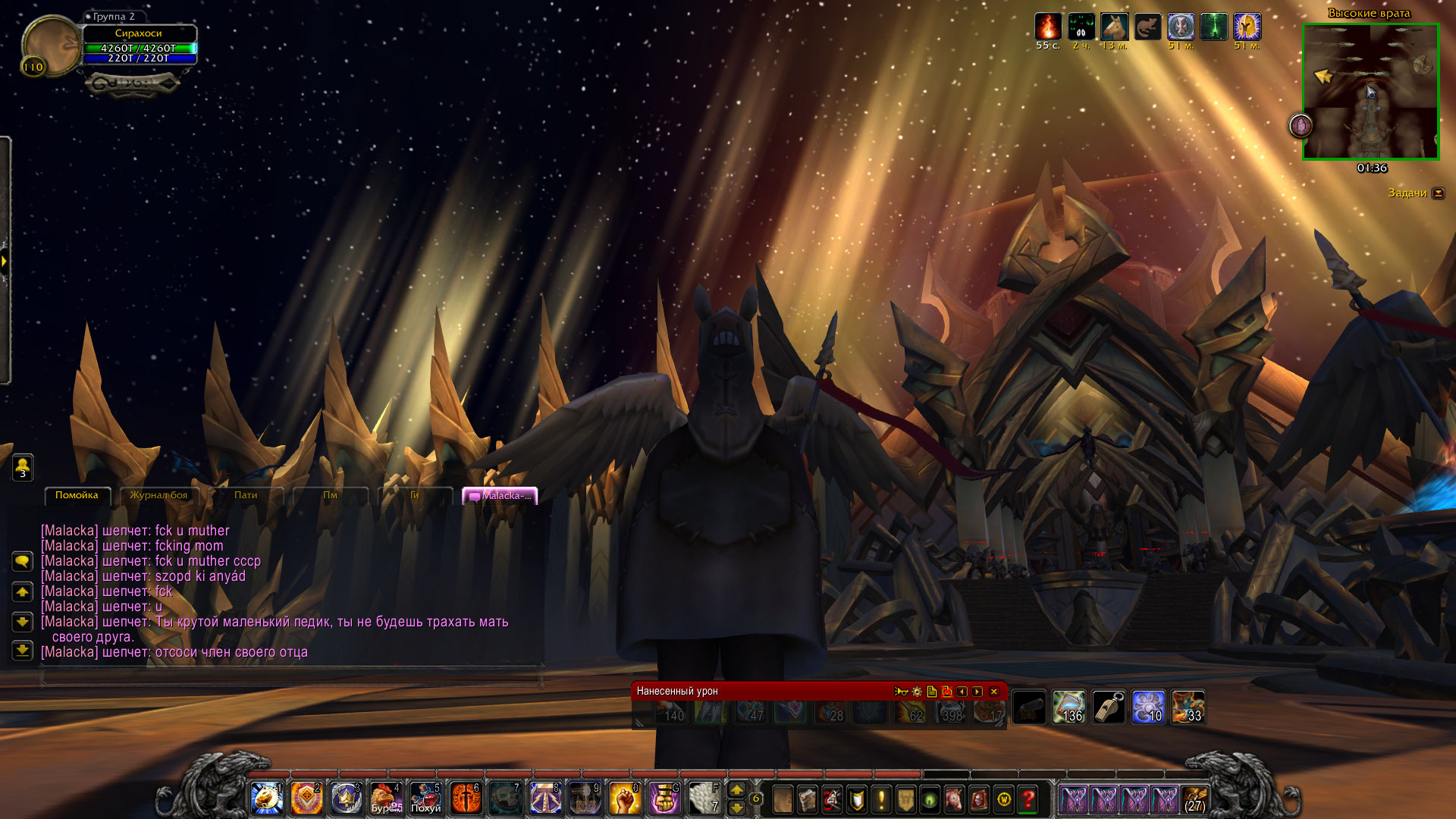The image size is (1456, 819).
Task: Select the Пати chat tab
Action: (x=246, y=495)
